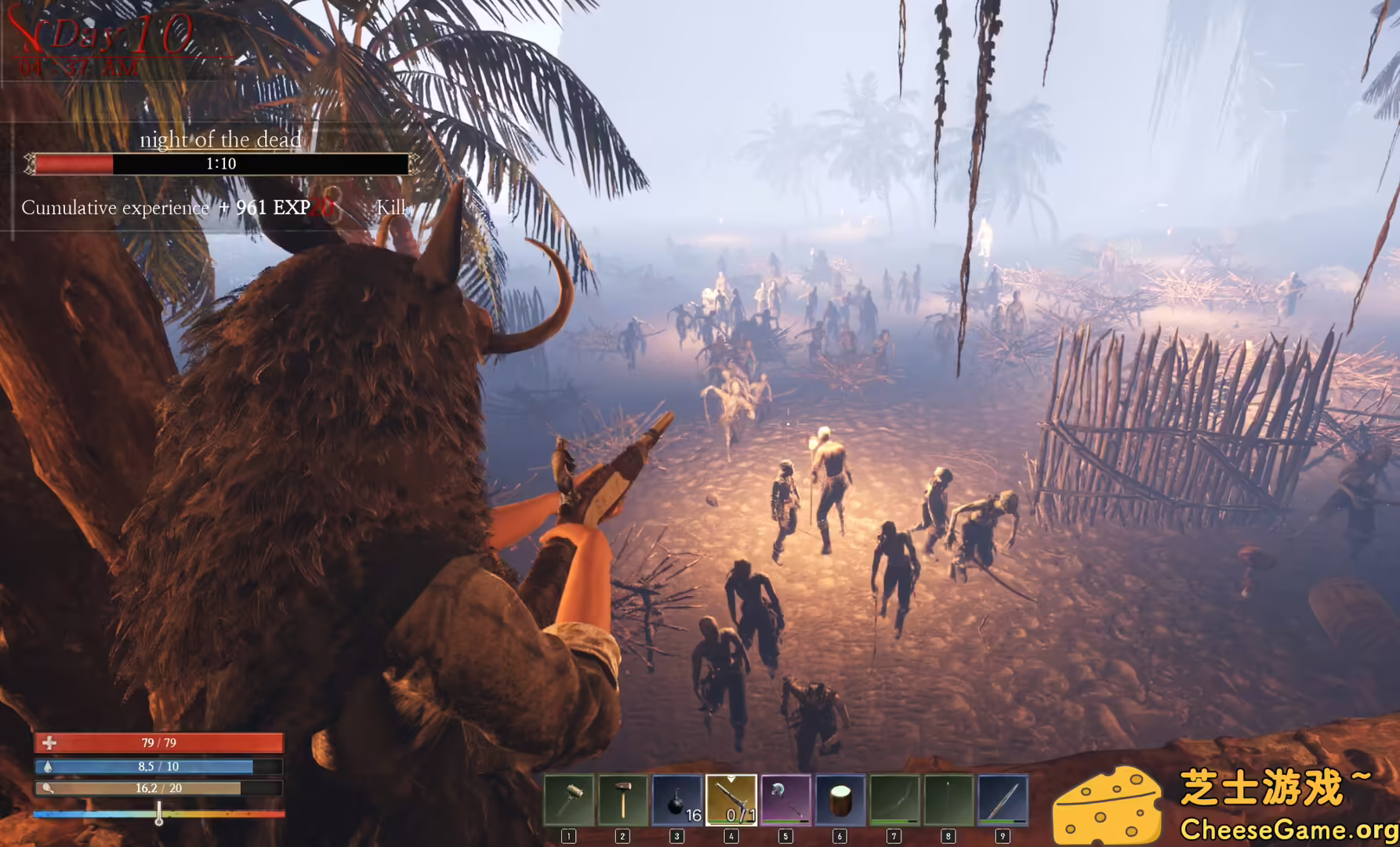The image size is (1400, 847).
Task: Select the bomb stack of 16
Action: [677, 800]
